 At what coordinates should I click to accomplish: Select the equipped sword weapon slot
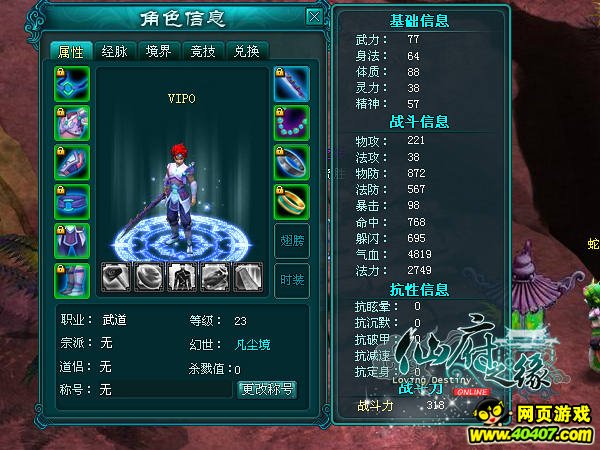coord(292,83)
